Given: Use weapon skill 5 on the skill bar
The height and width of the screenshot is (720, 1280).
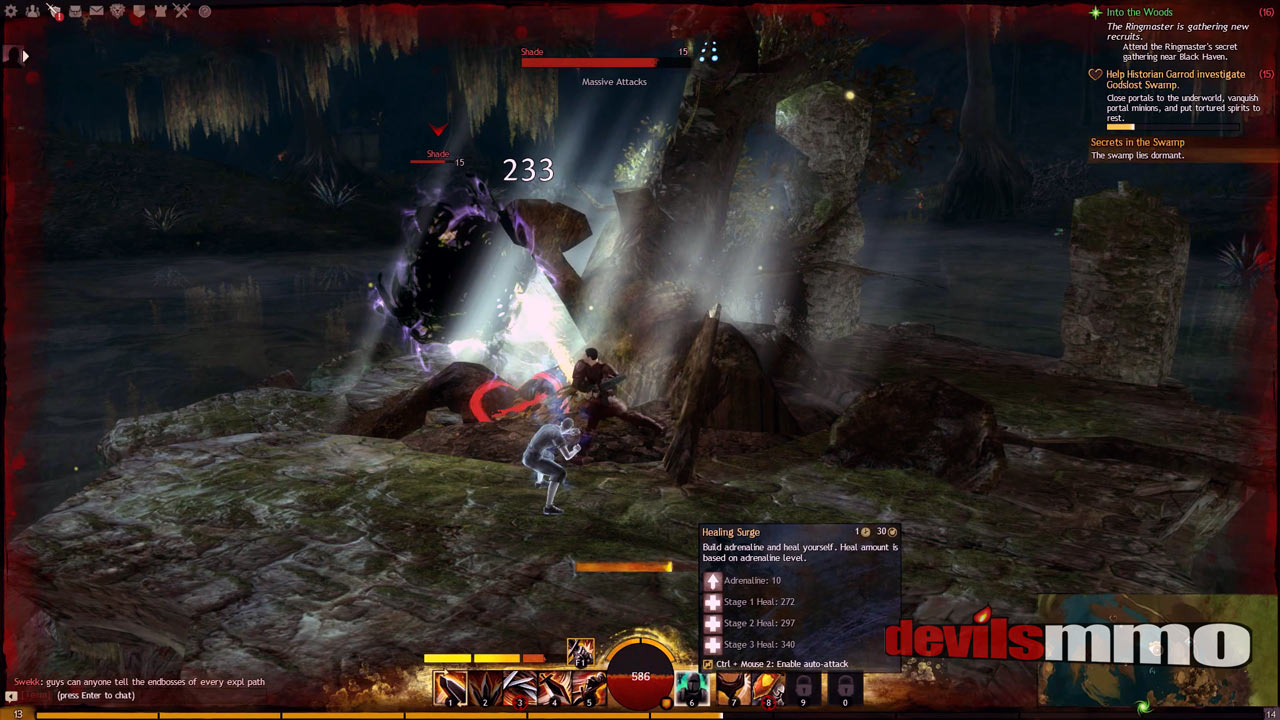Looking at the screenshot, I should [x=590, y=688].
